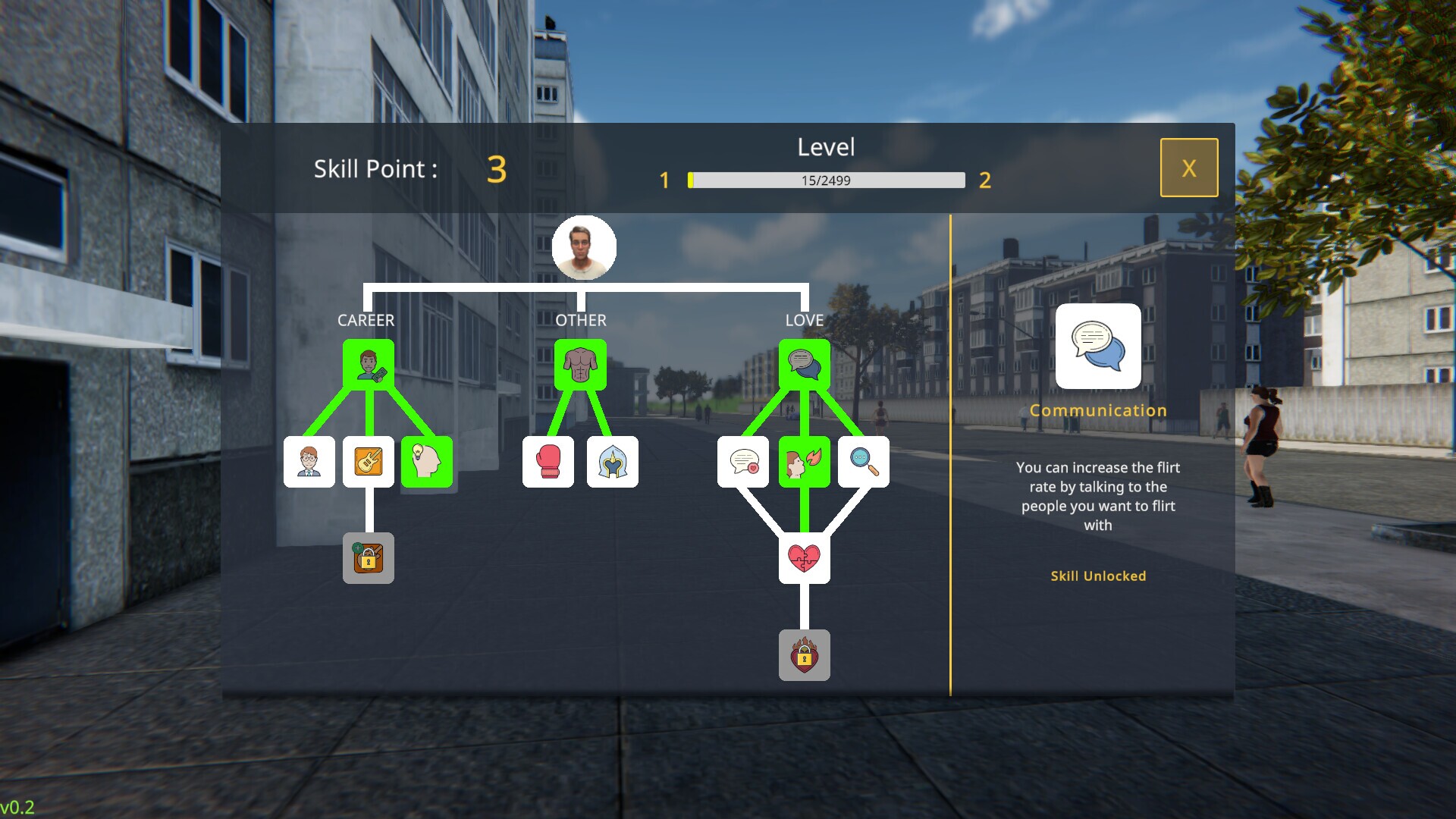The width and height of the screenshot is (1456, 819).
Task: Expand the OTHER skill branch
Action: pyautogui.click(x=579, y=320)
